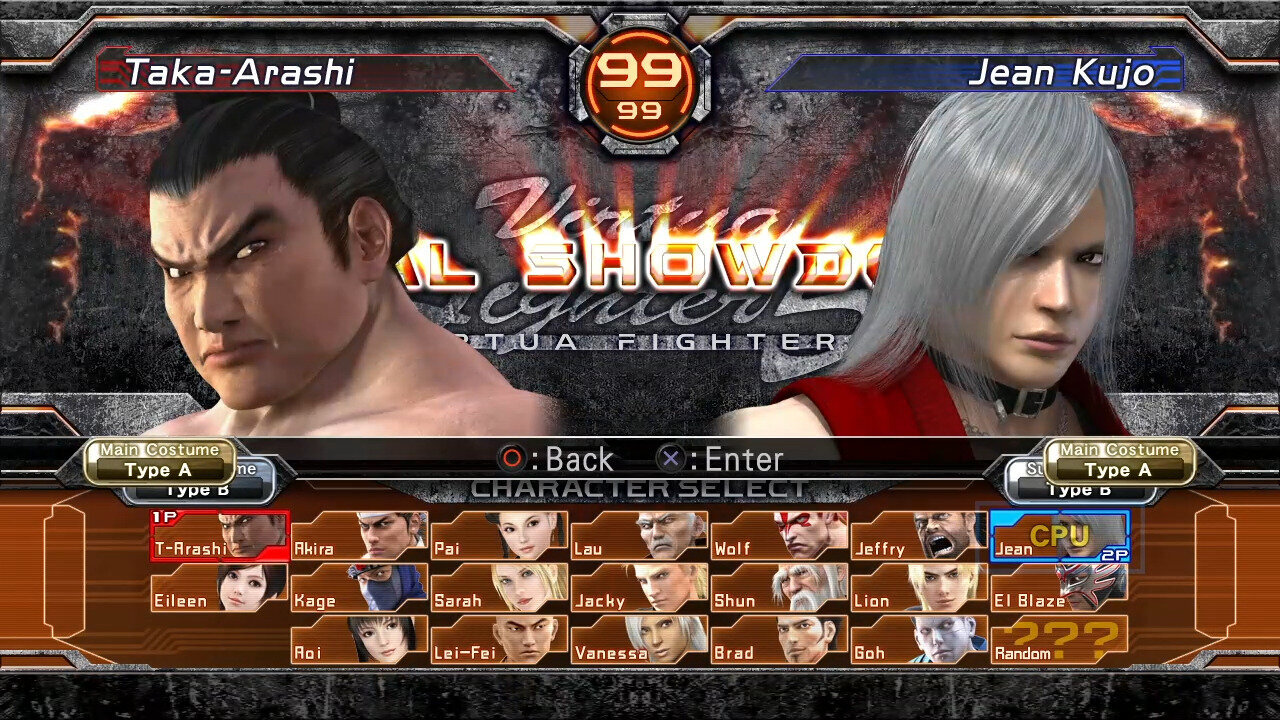Screen dimensions: 1280x720
Task: Choose Eileen from the roster
Action: click(219, 588)
